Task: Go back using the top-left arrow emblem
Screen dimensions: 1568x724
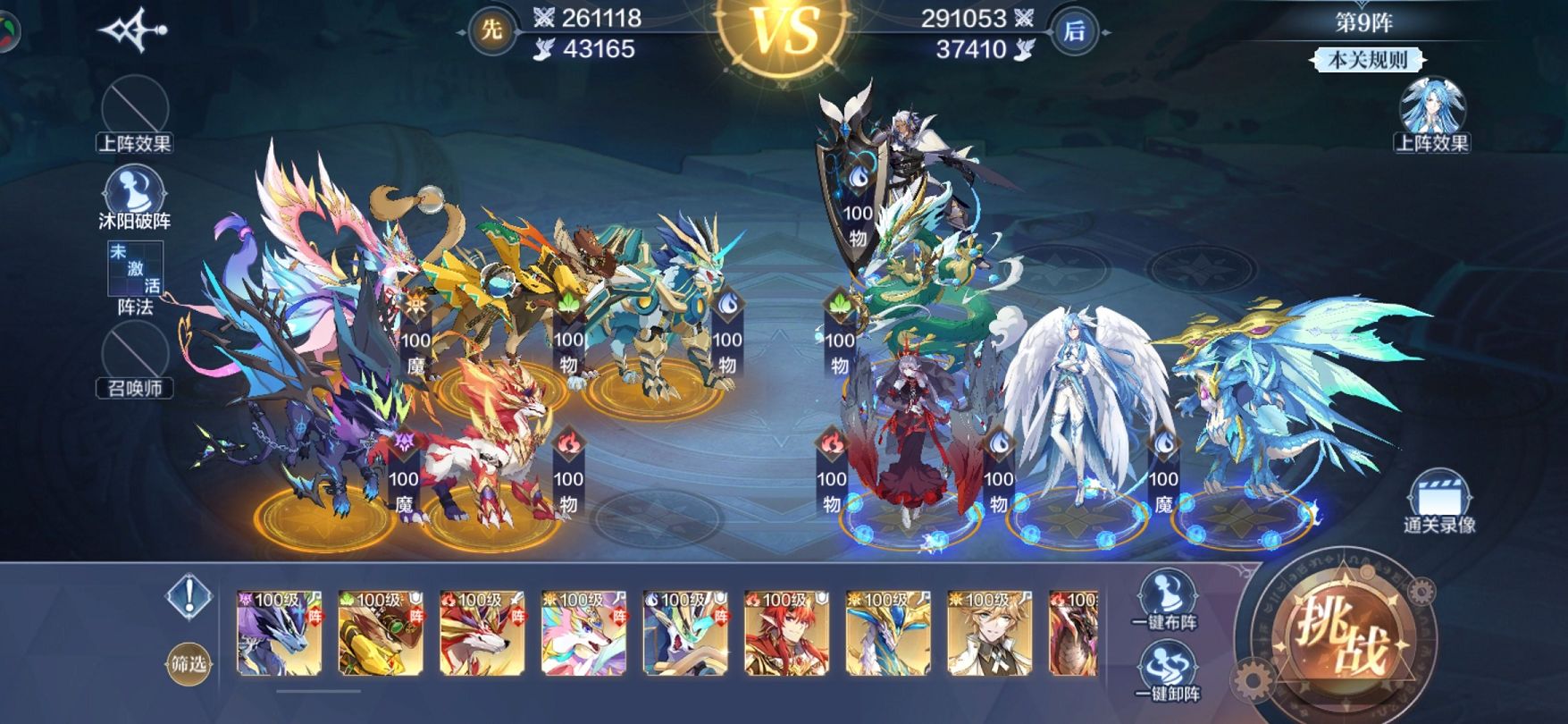Action: pos(133,30)
